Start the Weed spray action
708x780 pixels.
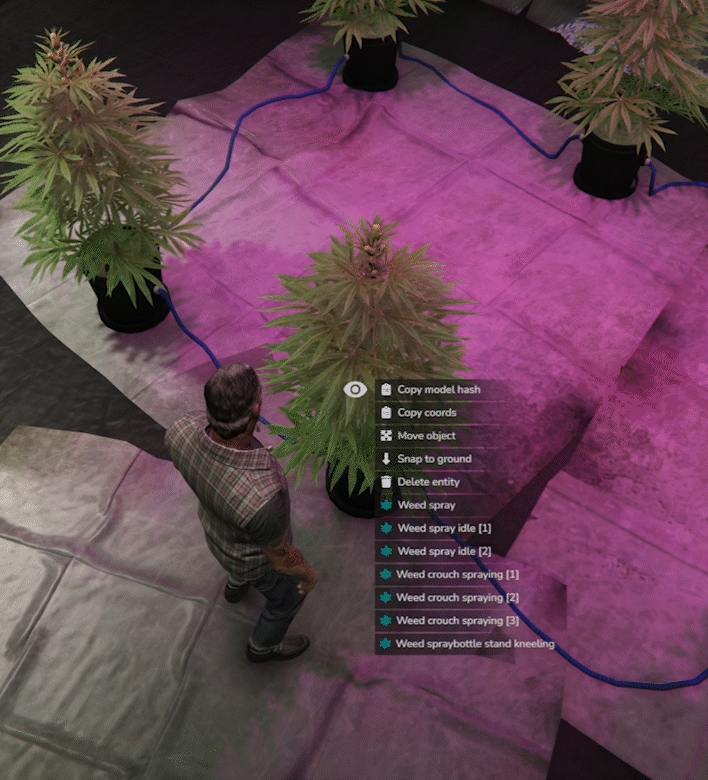tap(426, 505)
